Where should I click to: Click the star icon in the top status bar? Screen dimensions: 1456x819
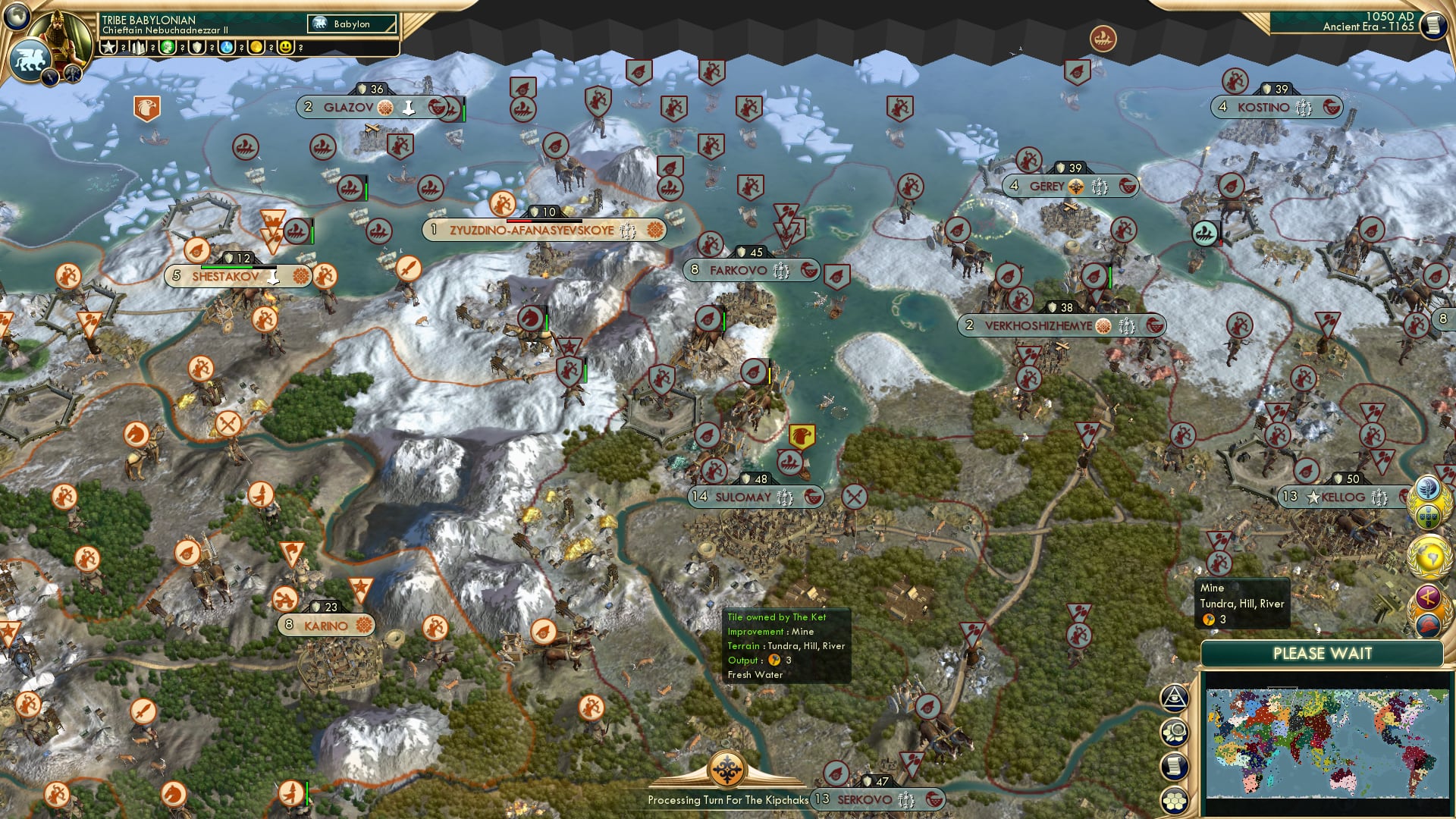[108, 47]
